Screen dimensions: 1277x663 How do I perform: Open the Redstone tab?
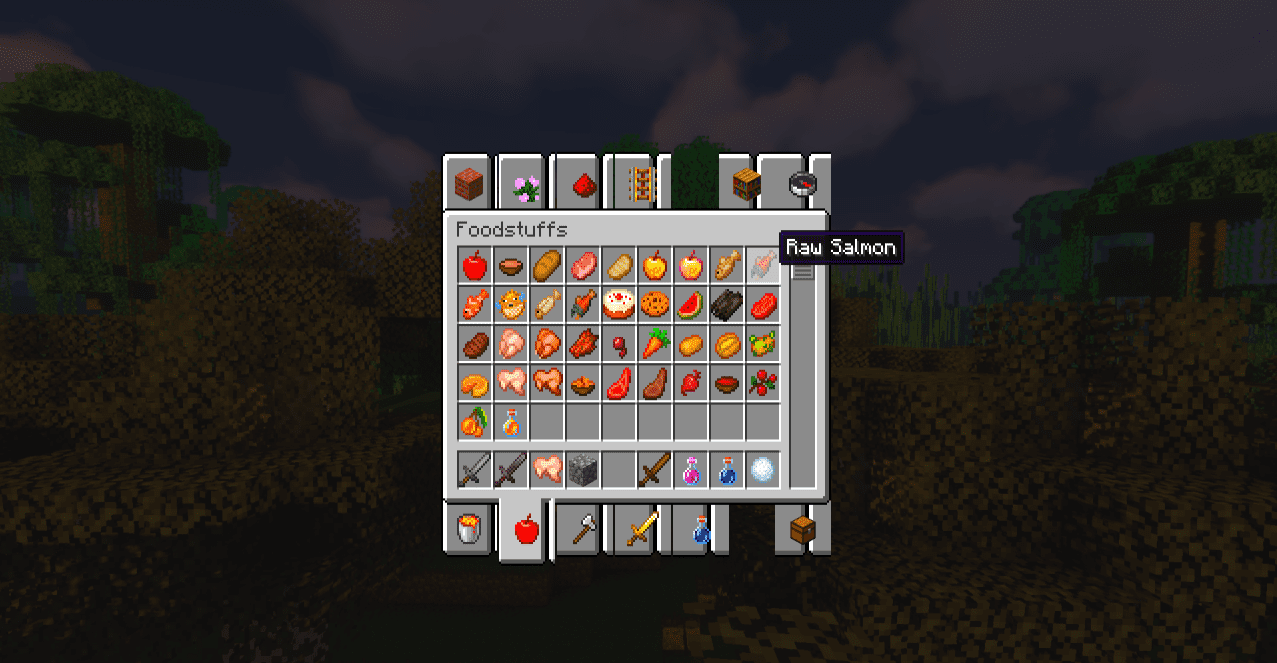coord(583,183)
